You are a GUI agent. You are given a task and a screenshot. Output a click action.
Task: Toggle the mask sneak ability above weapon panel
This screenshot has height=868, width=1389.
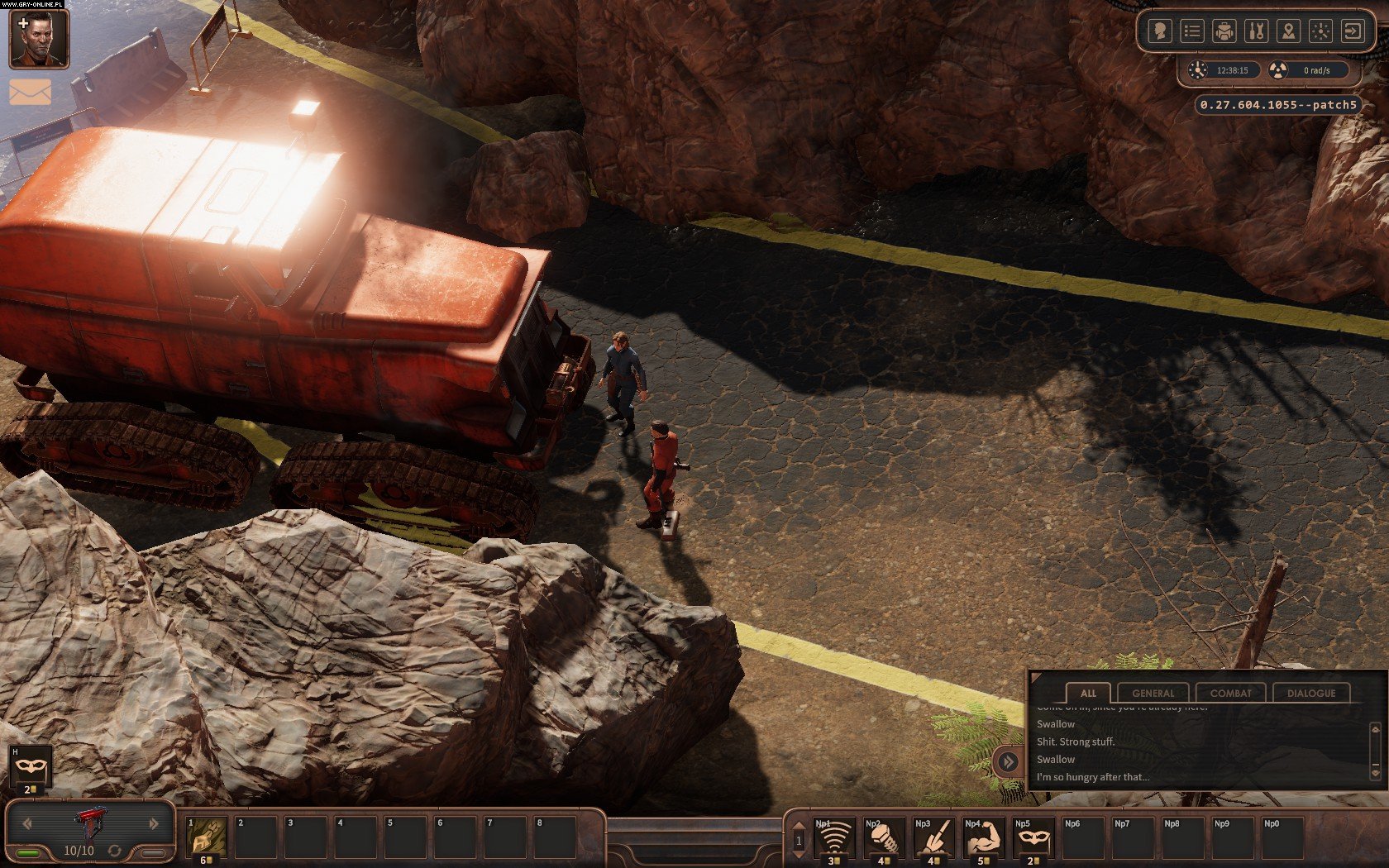coord(31,767)
